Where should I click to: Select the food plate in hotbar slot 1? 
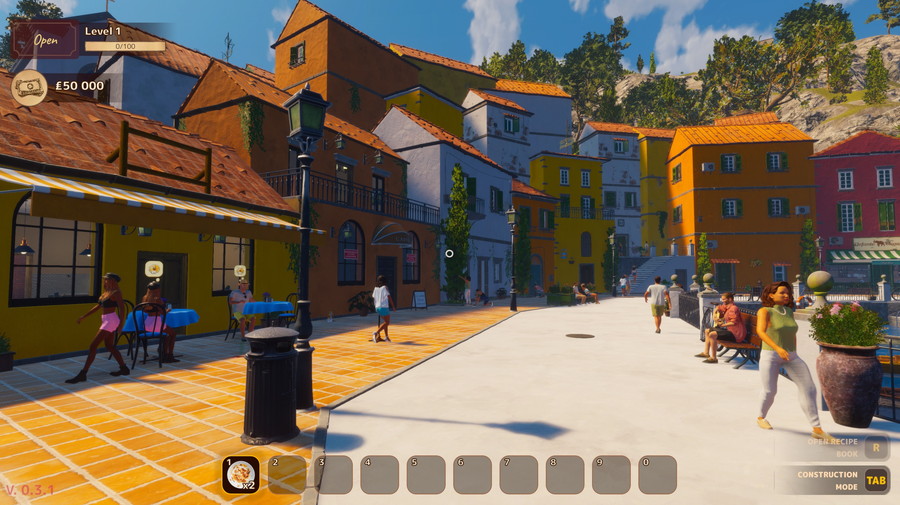[240, 475]
